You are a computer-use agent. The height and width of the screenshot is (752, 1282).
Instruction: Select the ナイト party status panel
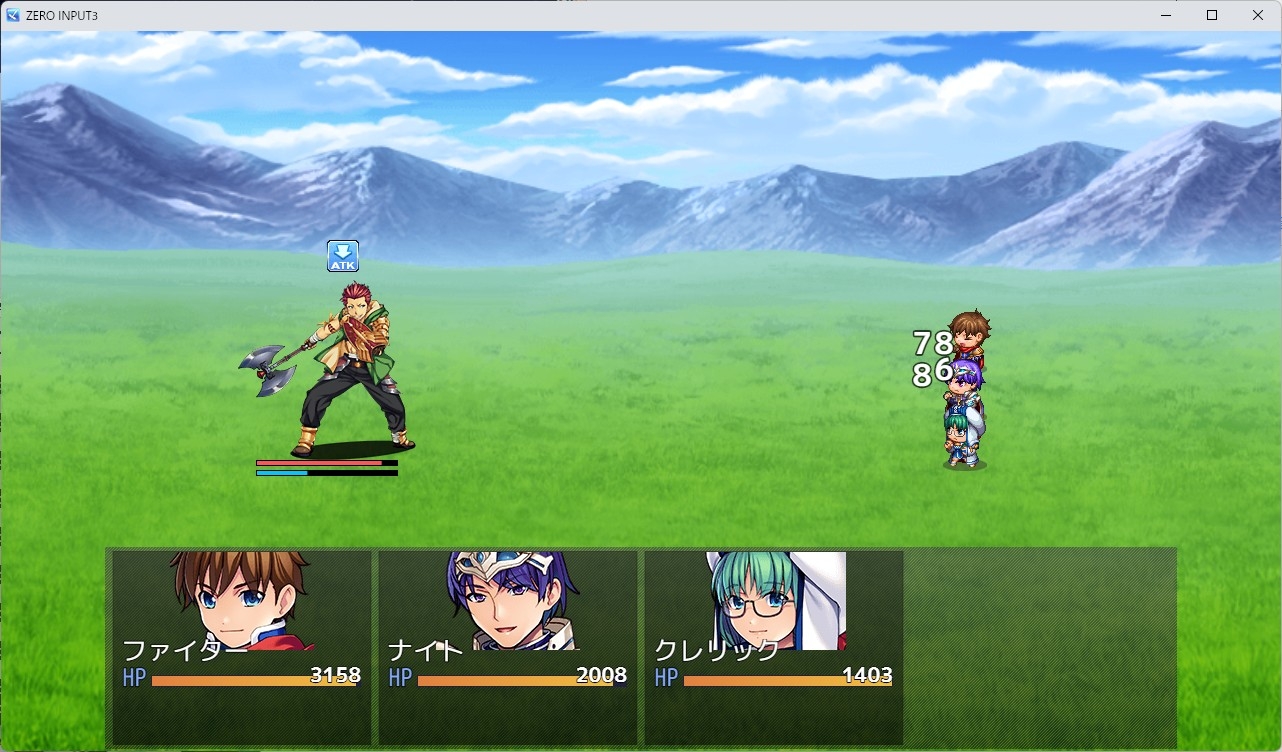tap(507, 647)
